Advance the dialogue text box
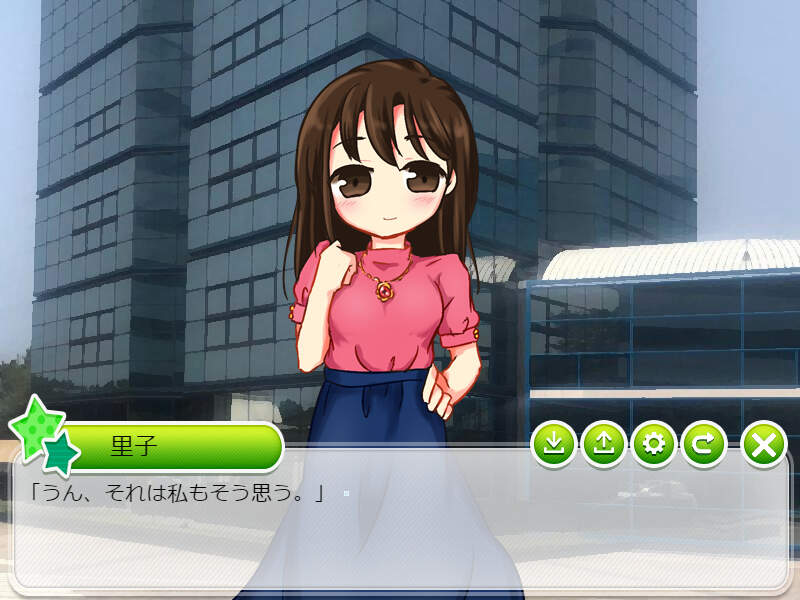Image resolution: width=800 pixels, height=600 pixels. point(400,530)
